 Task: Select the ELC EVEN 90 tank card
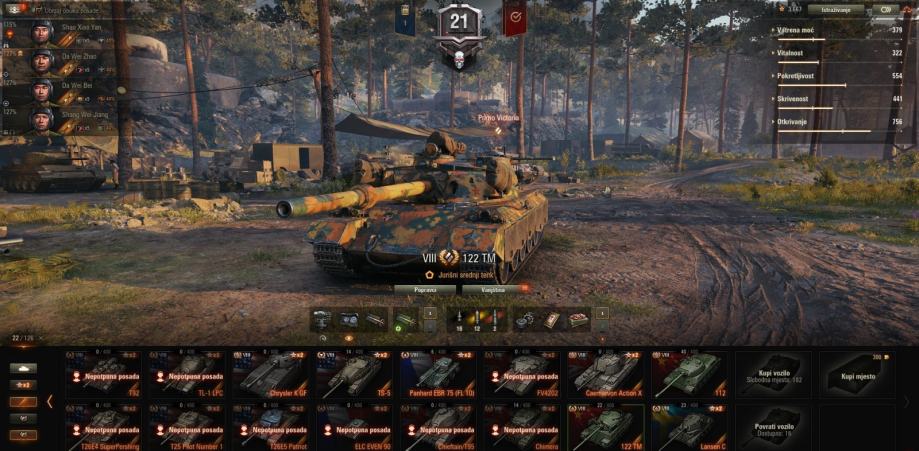[x=354, y=426]
